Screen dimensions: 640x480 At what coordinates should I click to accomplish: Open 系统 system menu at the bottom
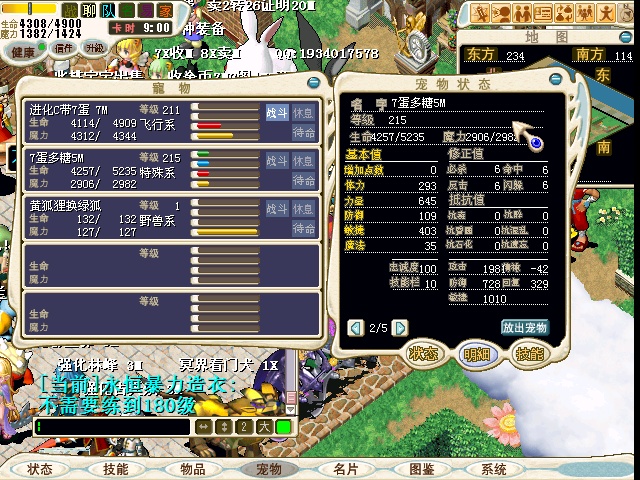494,469
